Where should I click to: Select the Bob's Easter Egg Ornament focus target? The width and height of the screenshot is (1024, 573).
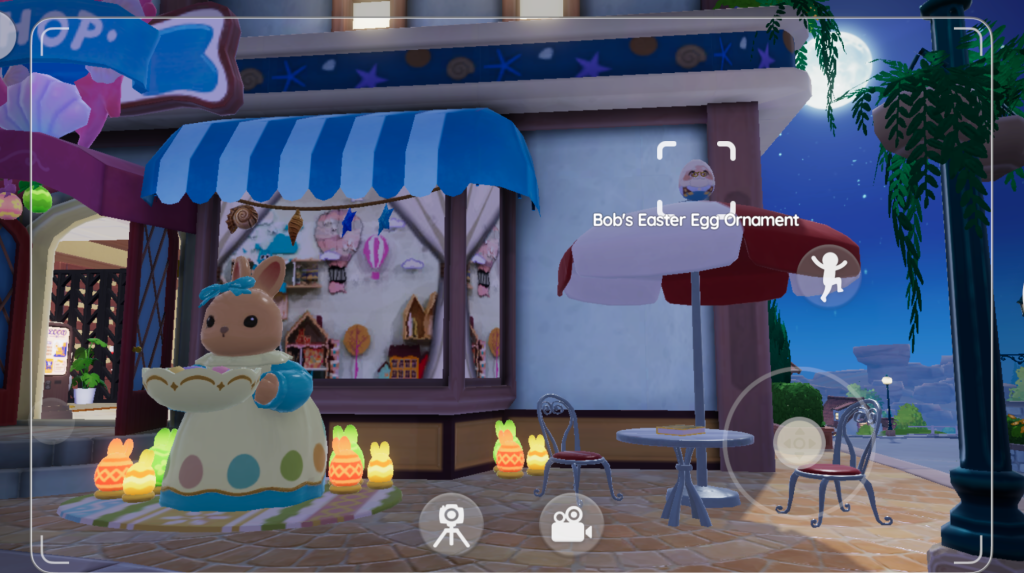(x=696, y=178)
